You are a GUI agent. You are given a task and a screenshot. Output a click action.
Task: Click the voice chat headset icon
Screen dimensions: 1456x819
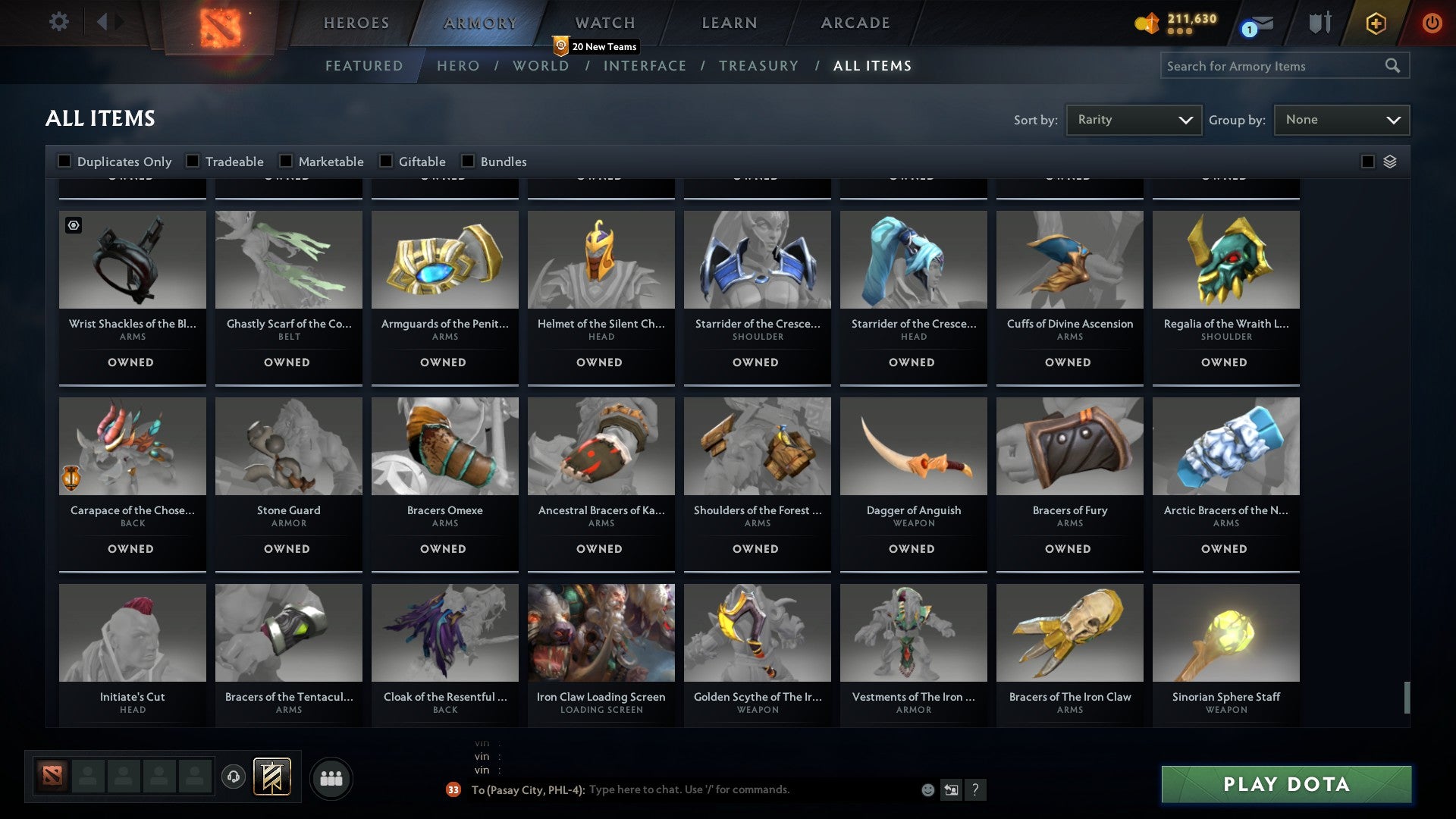point(233,777)
